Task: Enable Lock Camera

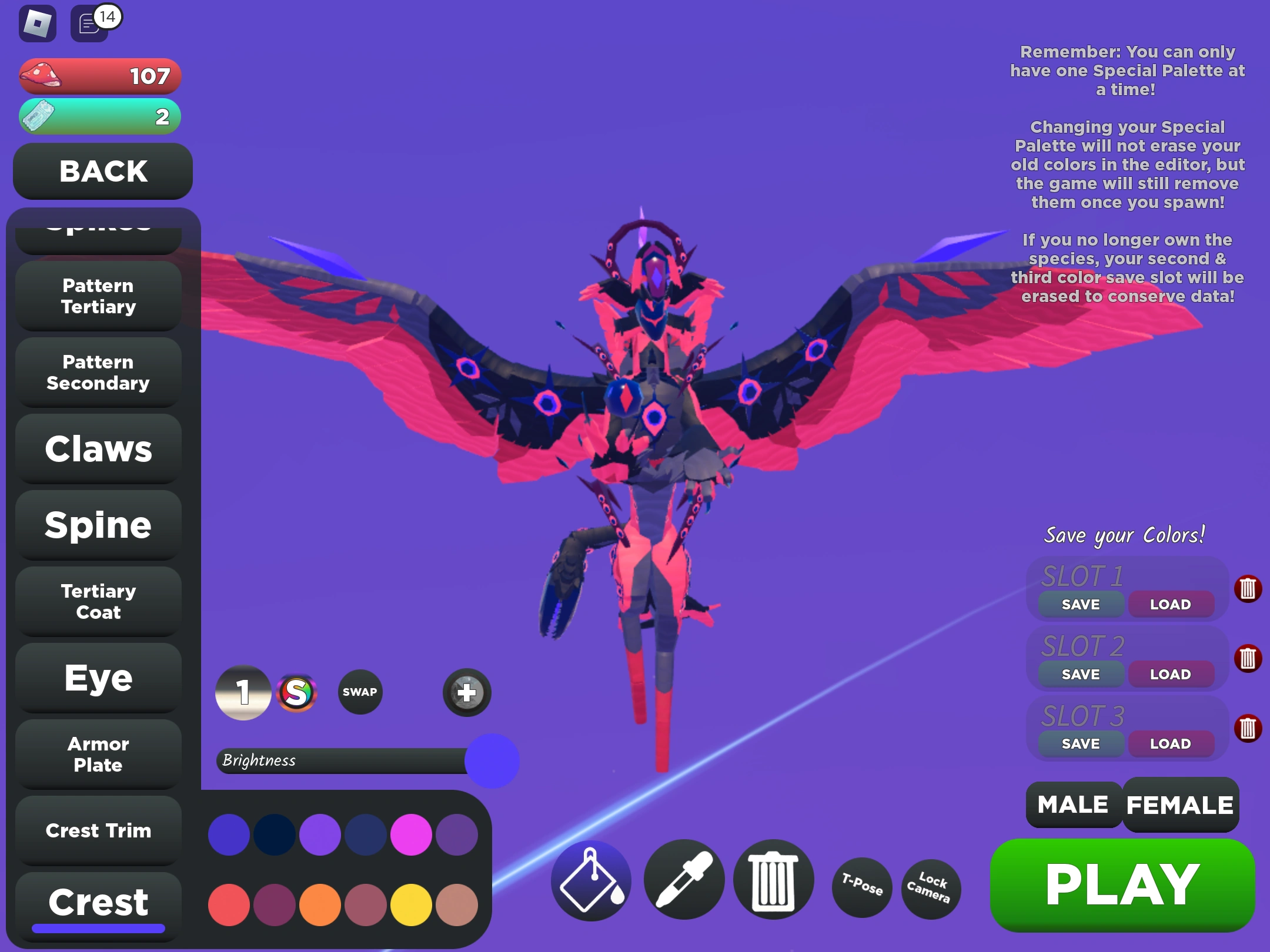Action: pos(930,889)
